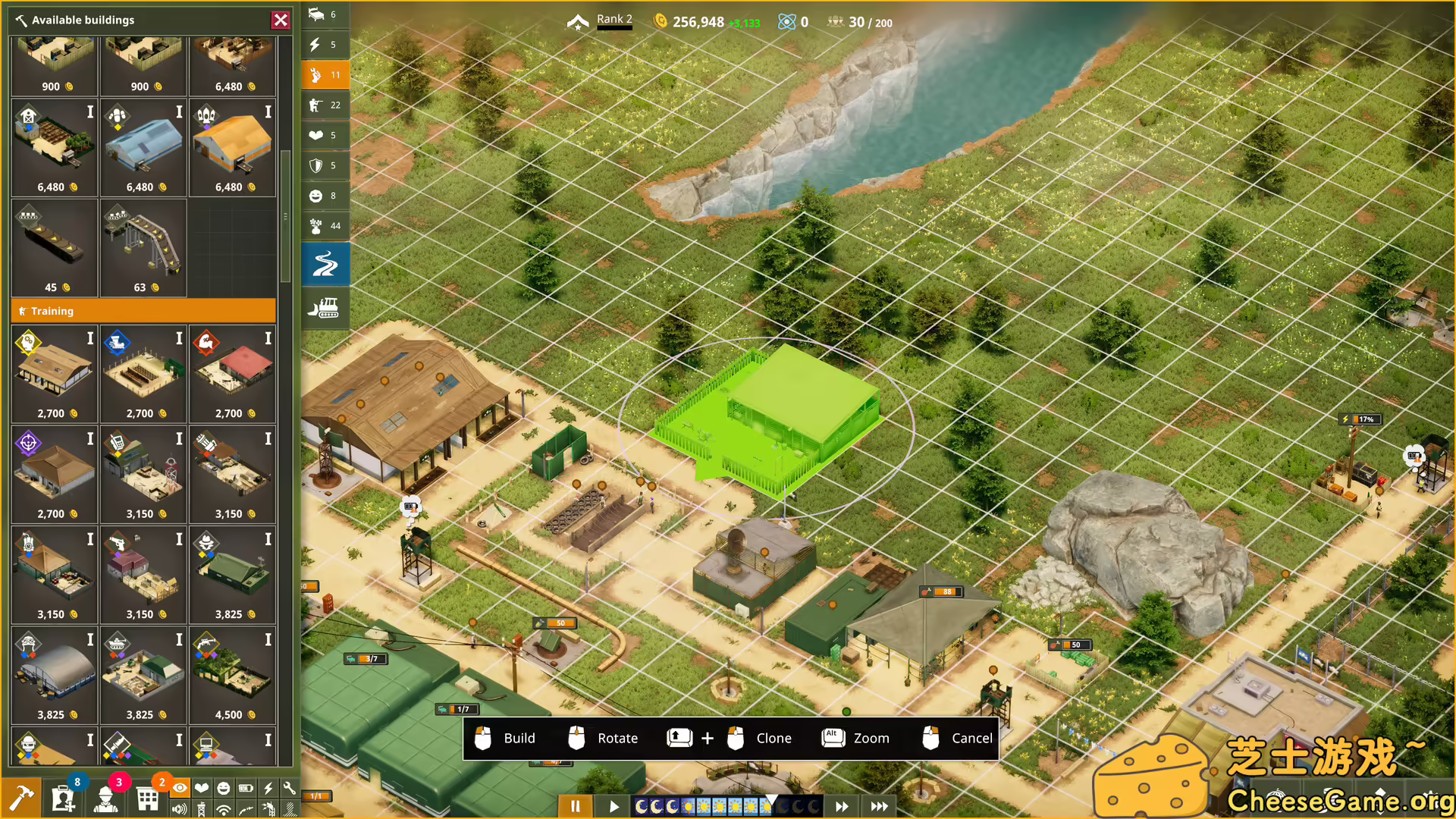1456x819 pixels.
Task: Toggle the eye overlay view
Action: pos(180,789)
